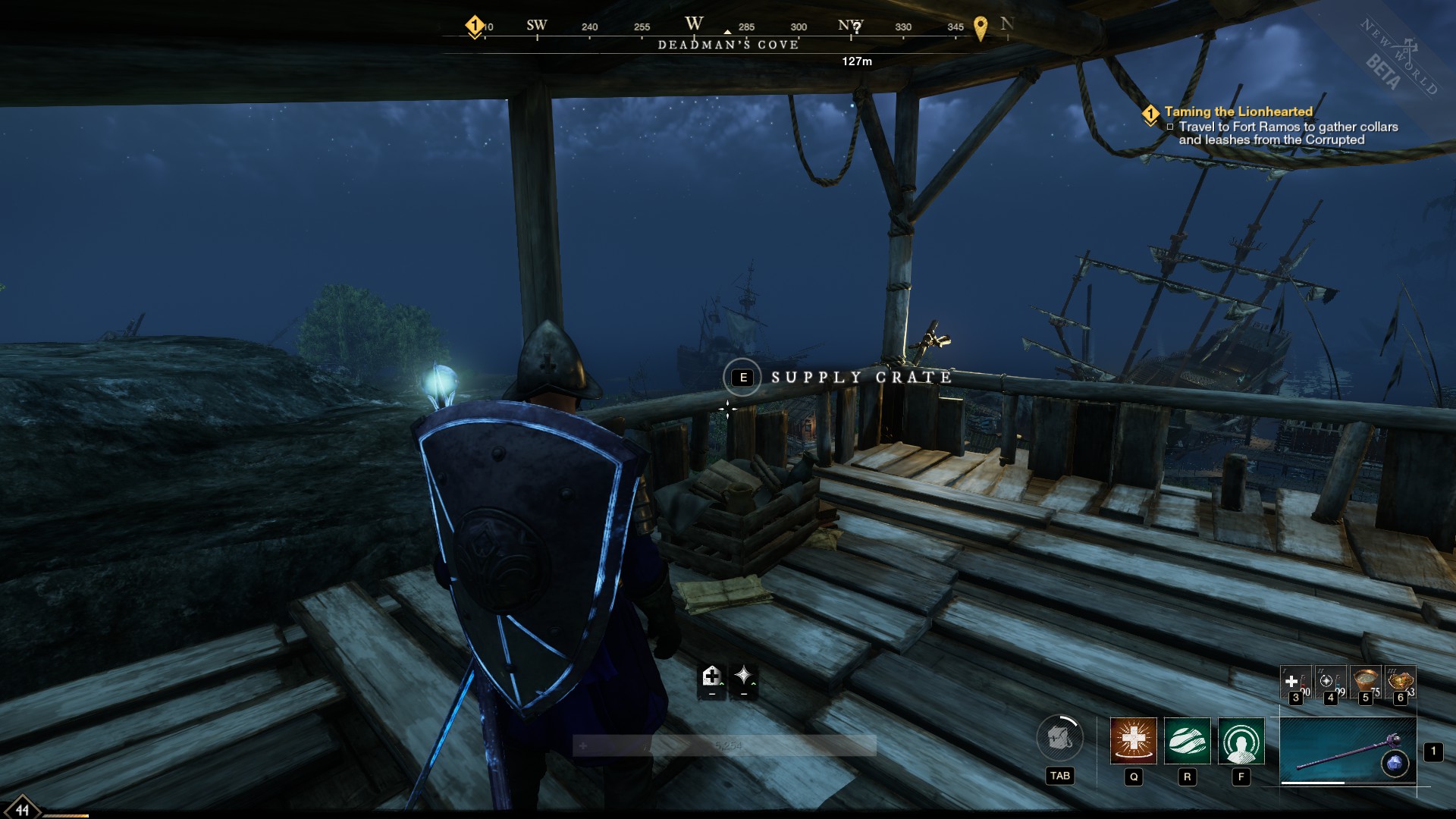The height and width of the screenshot is (819, 1456).
Task: Click the Azoth gem icon on the weapon
Action: pyautogui.click(x=1396, y=764)
